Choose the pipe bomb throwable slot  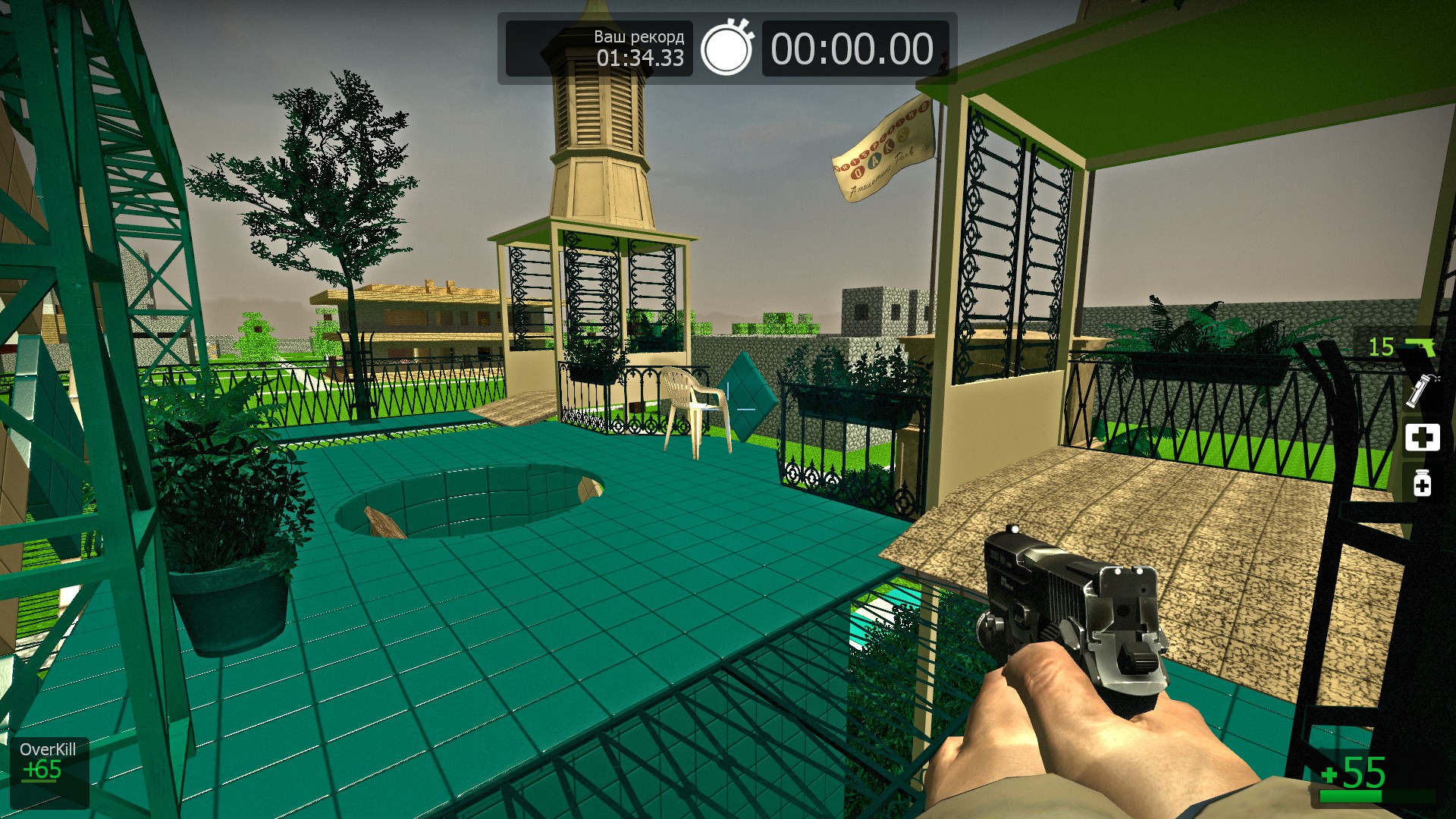[x=1421, y=391]
